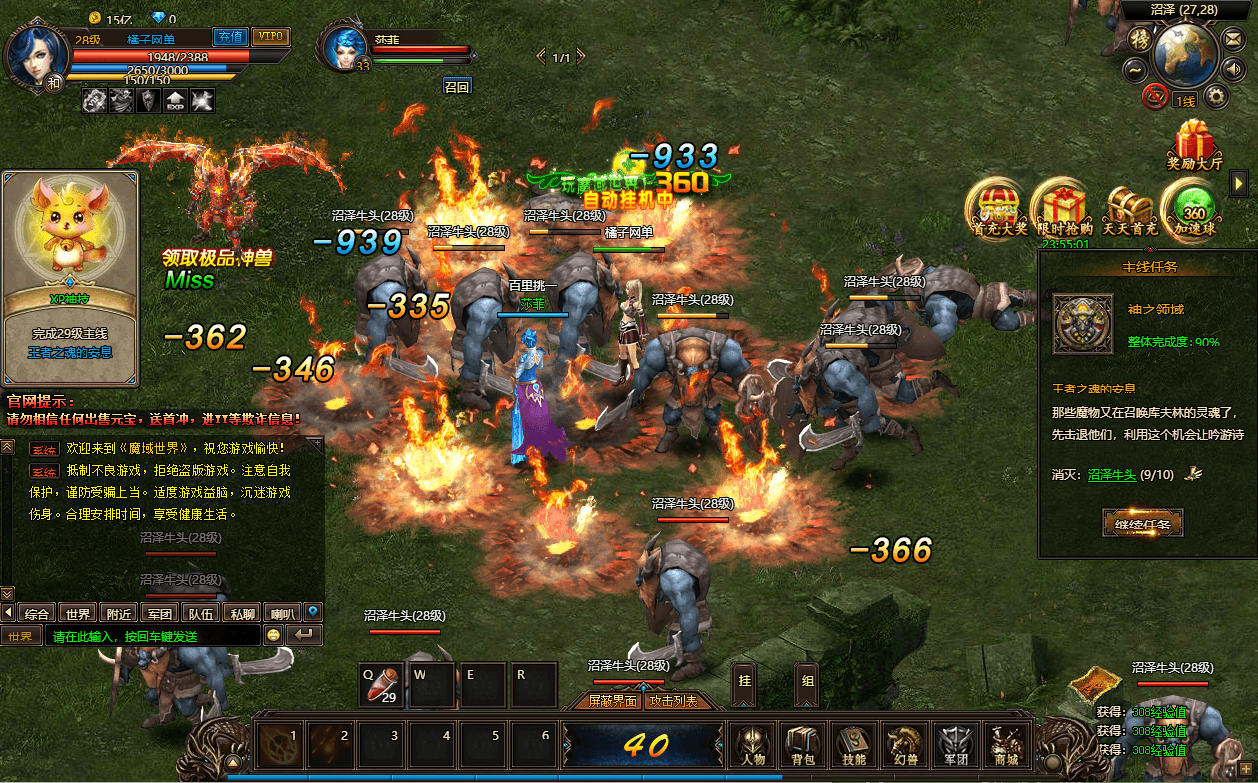Image resolution: width=1258 pixels, height=783 pixels.
Task: Switch chat to the 队伍 team tab
Action: 201,613
